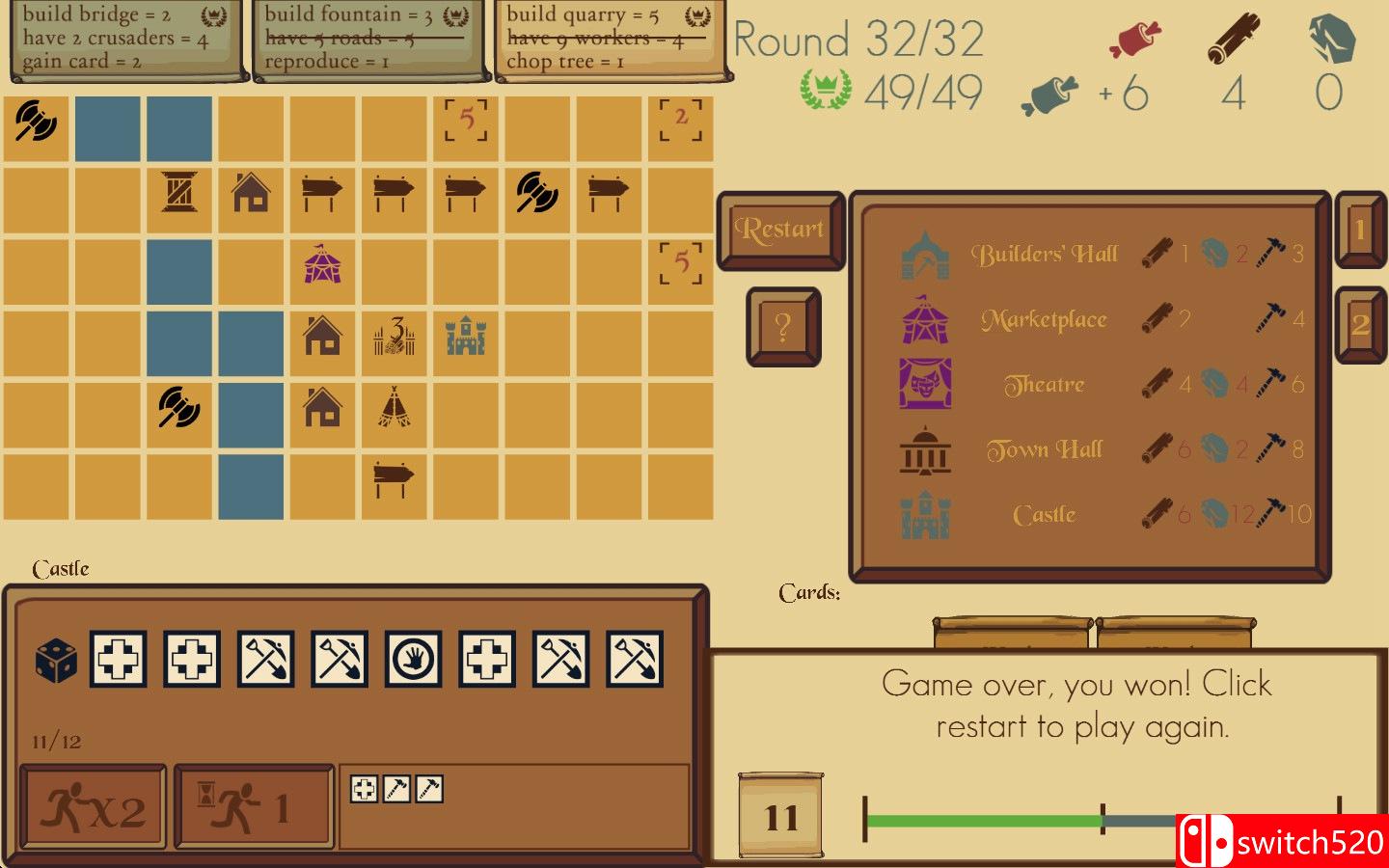Toggle the X2 worker speed button
The height and width of the screenshot is (868, 1389).
tap(92, 808)
